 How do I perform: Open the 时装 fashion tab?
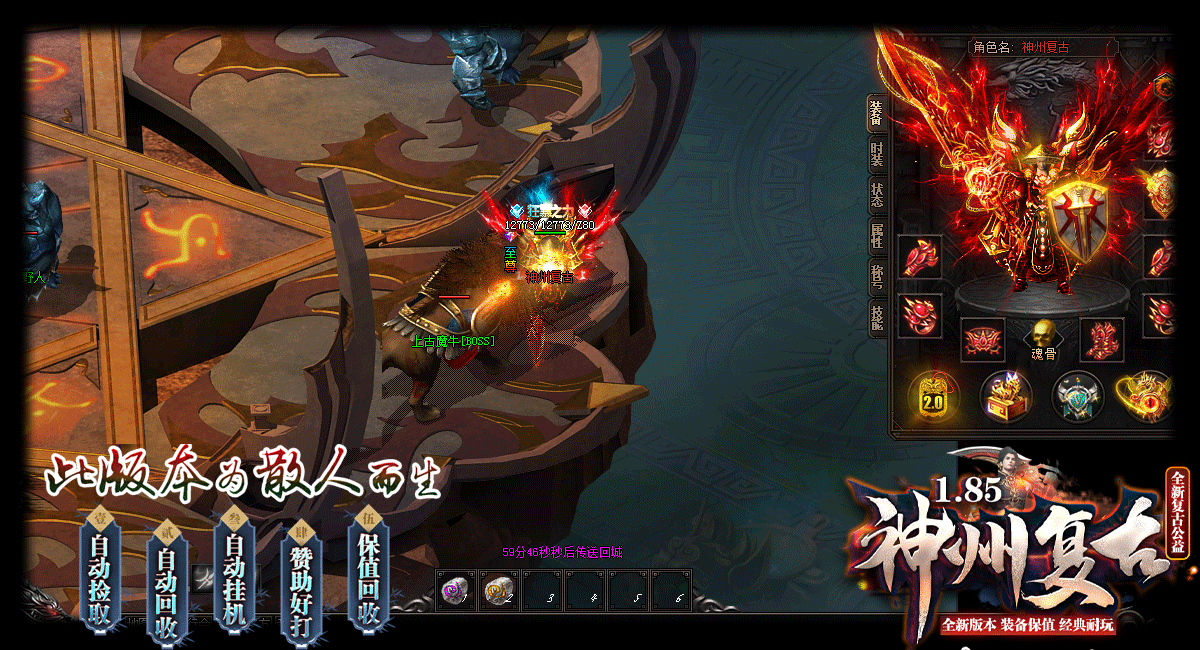(877, 155)
